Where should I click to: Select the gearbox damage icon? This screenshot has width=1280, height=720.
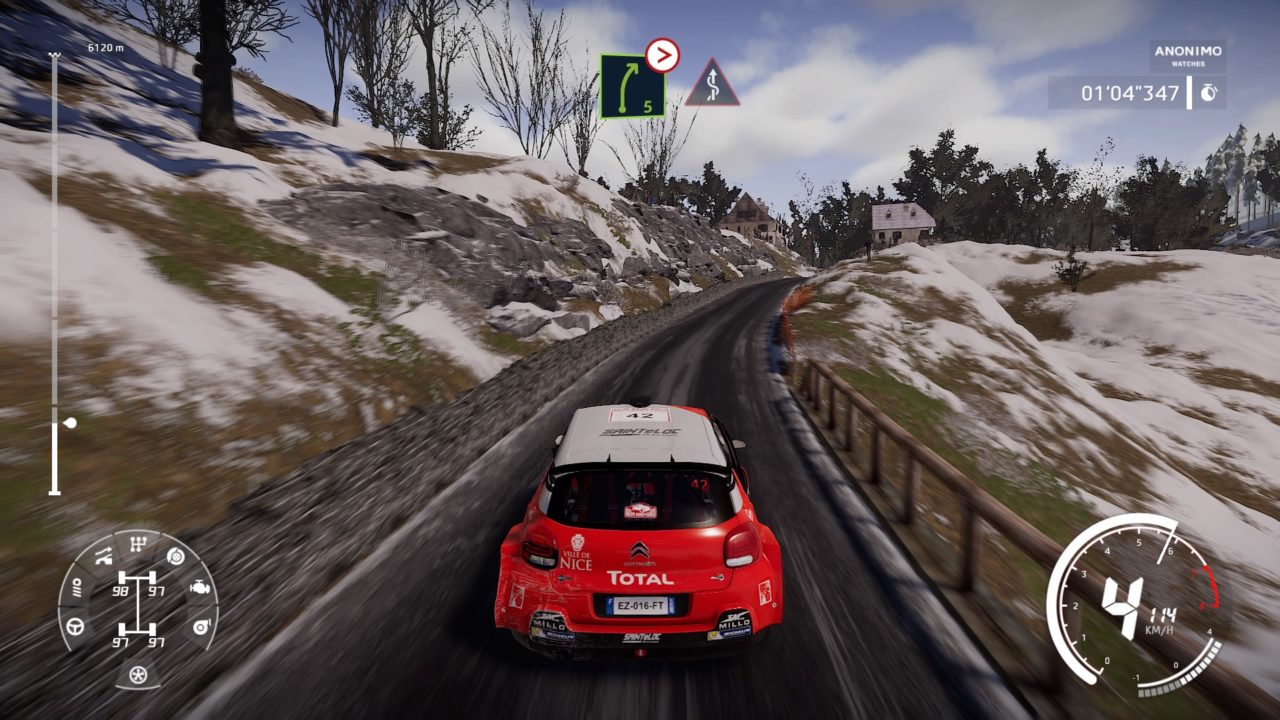pyautogui.click(x=137, y=545)
